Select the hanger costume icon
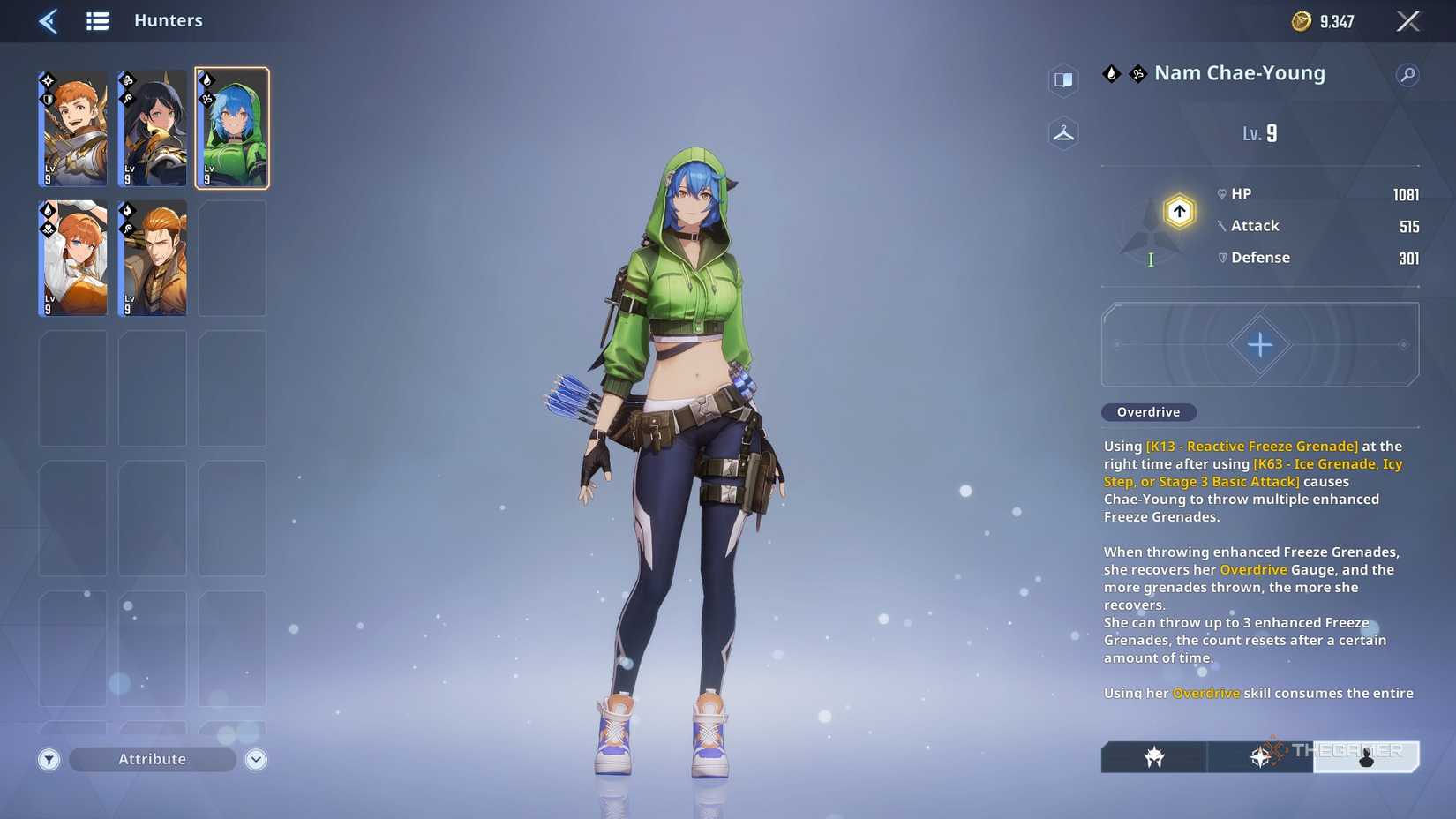 tap(1063, 133)
